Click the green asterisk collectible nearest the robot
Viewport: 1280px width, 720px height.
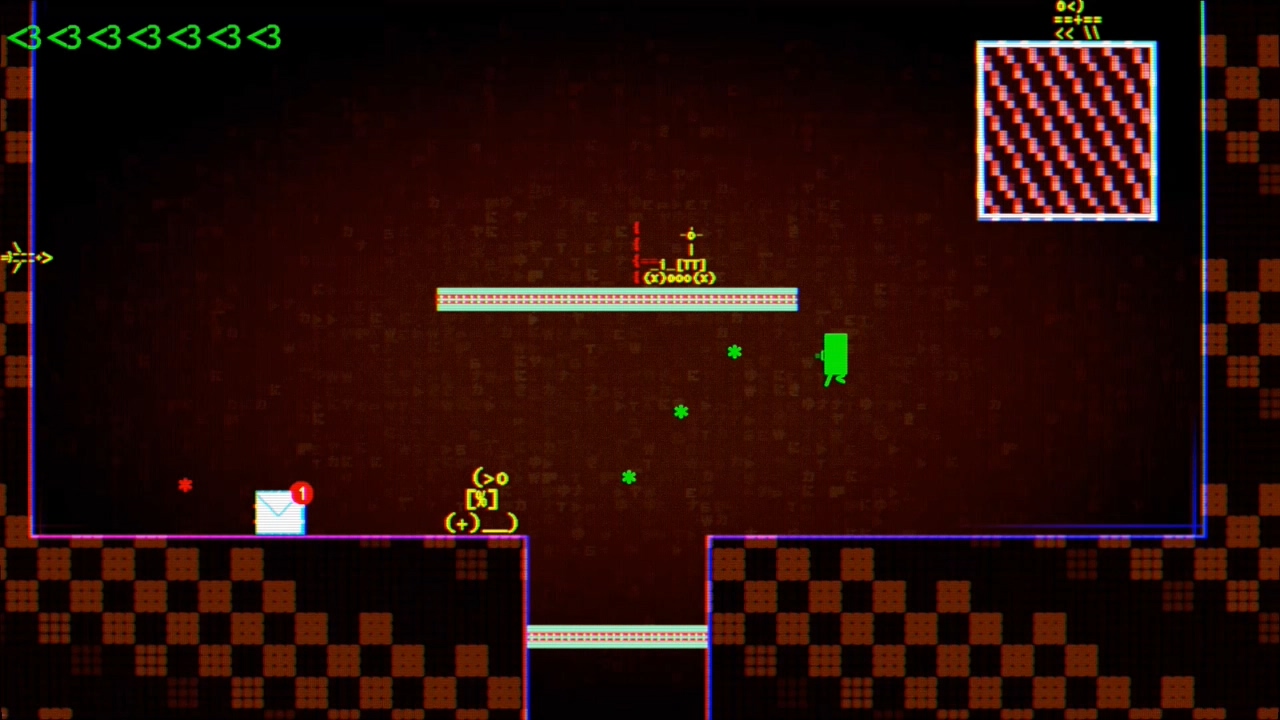click(x=735, y=352)
